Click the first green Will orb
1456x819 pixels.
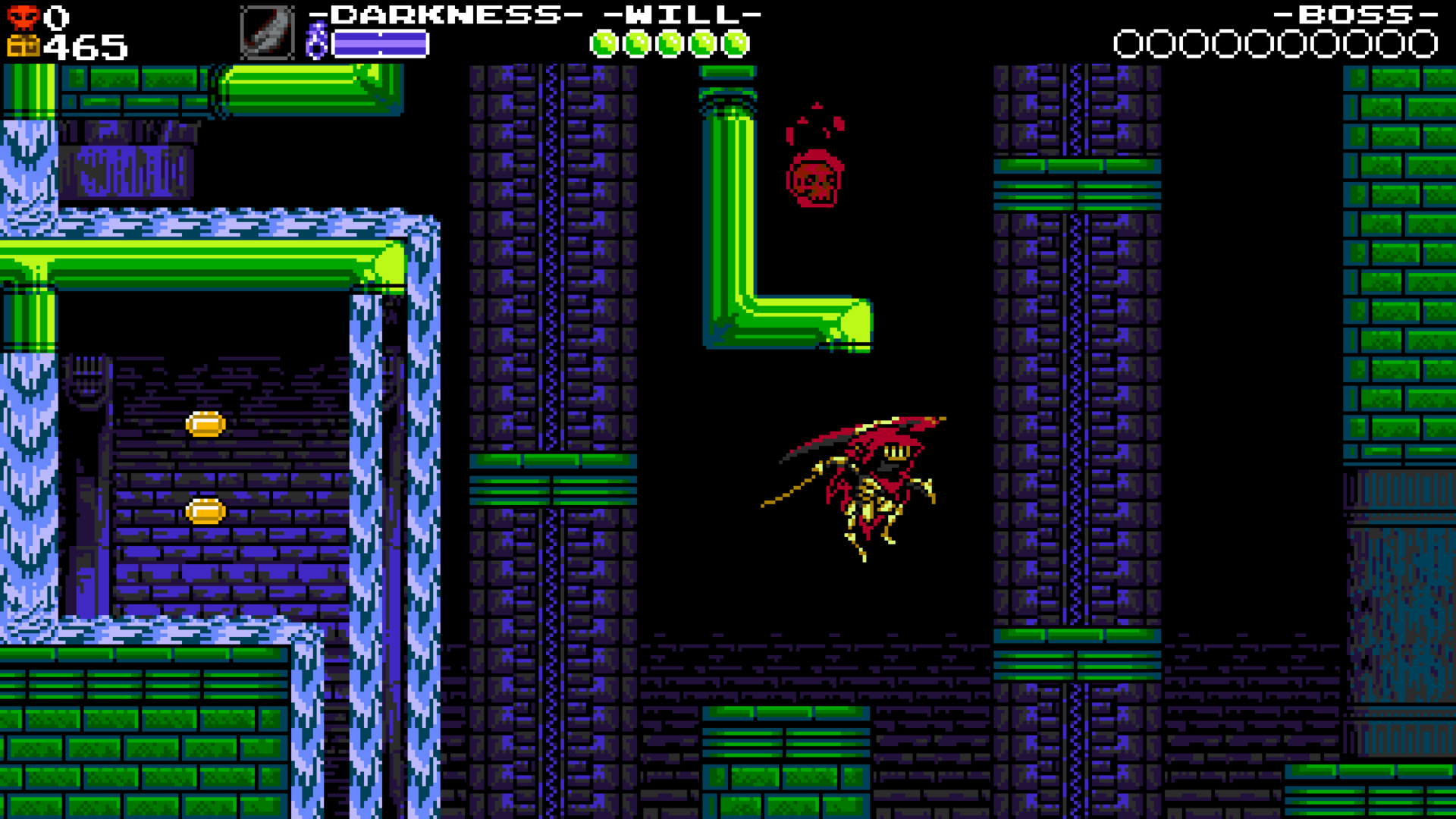pyautogui.click(x=606, y=43)
